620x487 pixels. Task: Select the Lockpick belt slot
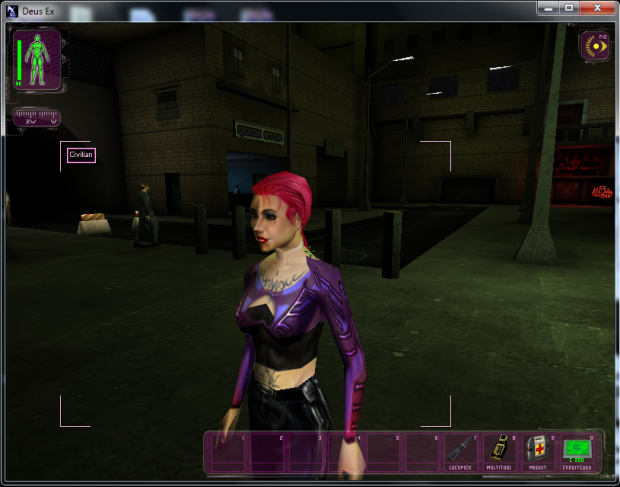pyautogui.click(x=461, y=451)
